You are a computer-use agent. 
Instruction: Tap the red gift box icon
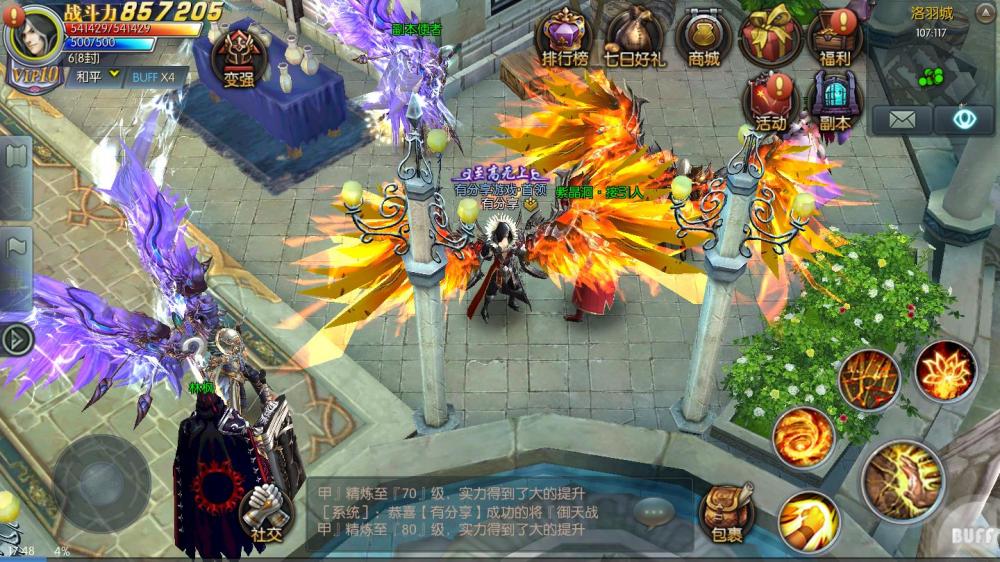(769, 37)
